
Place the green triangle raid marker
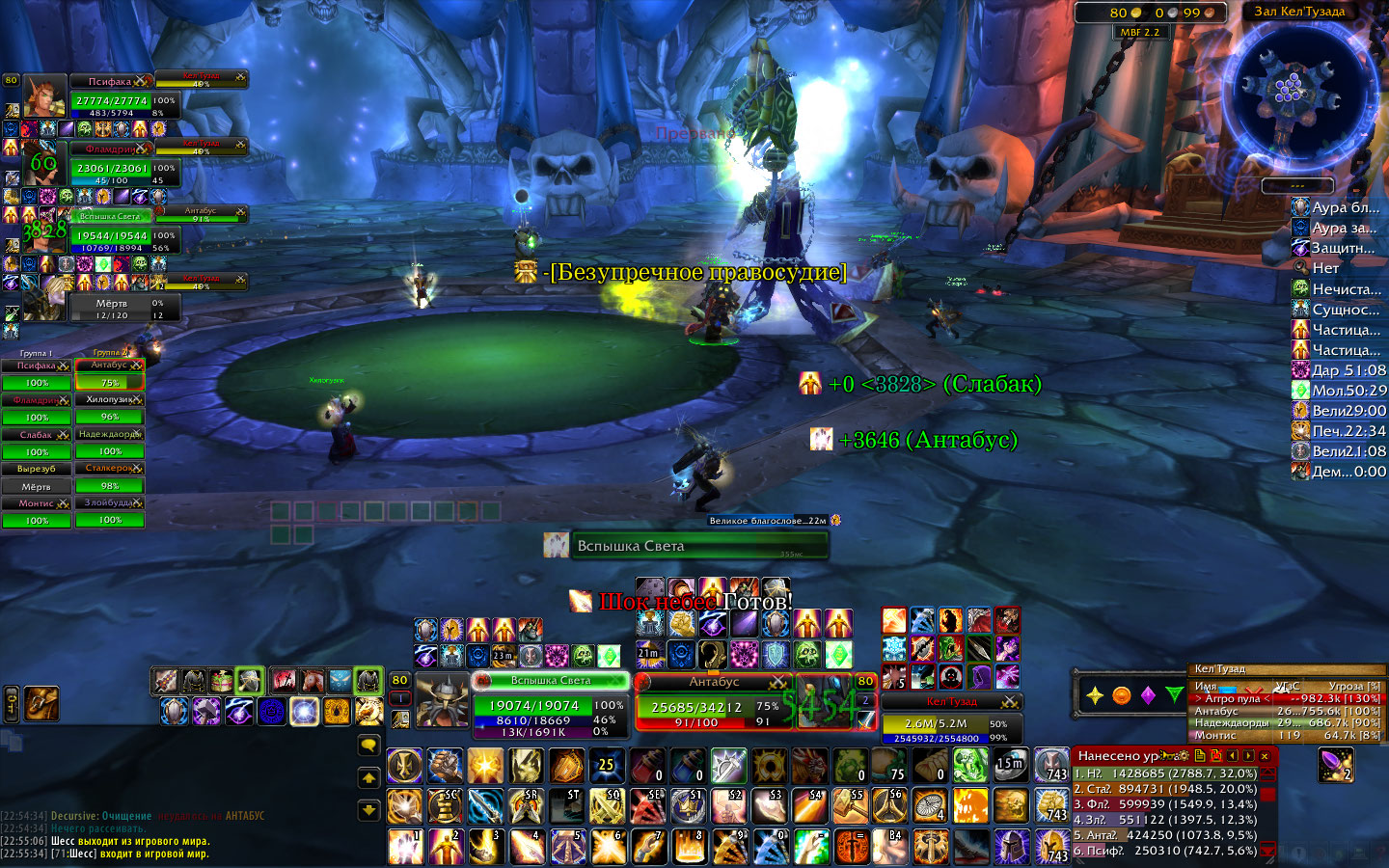coord(1174,695)
